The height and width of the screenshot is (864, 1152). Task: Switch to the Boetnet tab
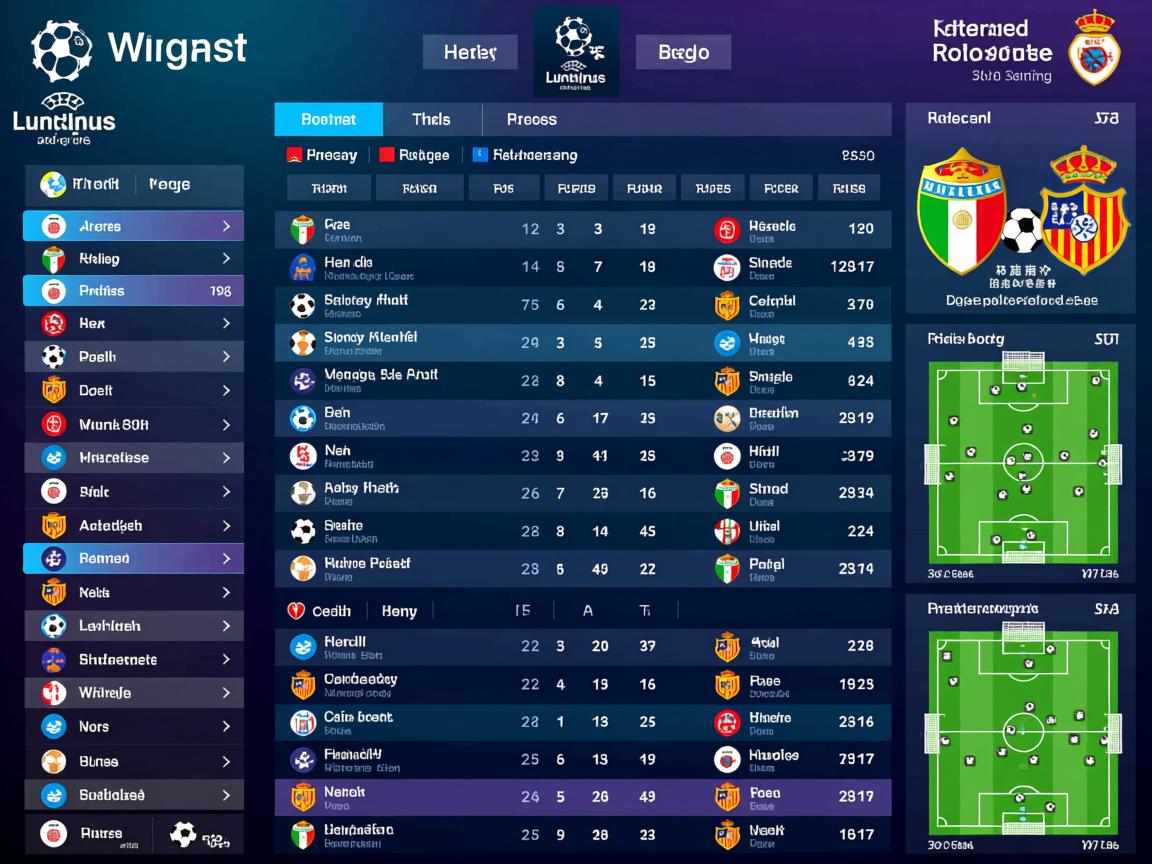click(328, 120)
